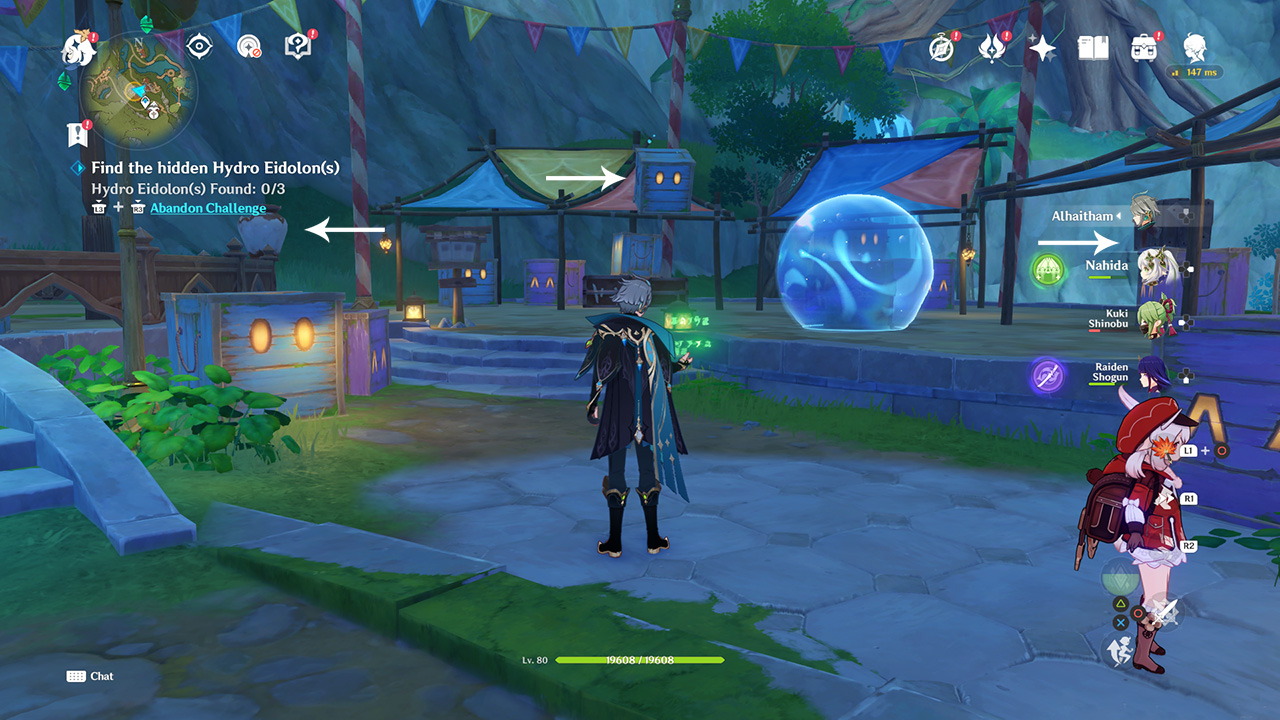The height and width of the screenshot is (720, 1280).
Task: Click the green HP bar showing 19608/19608
Action: [x=639, y=658]
